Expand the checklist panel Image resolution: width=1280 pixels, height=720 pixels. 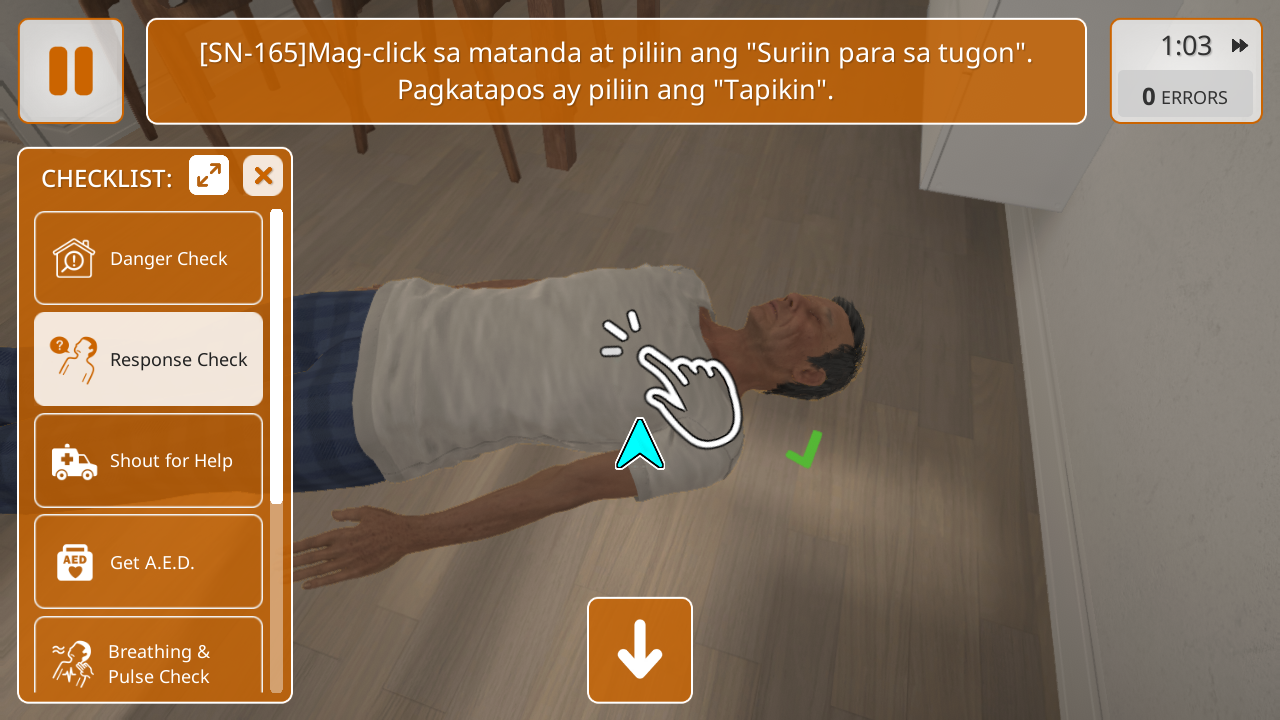tap(209, 176)
